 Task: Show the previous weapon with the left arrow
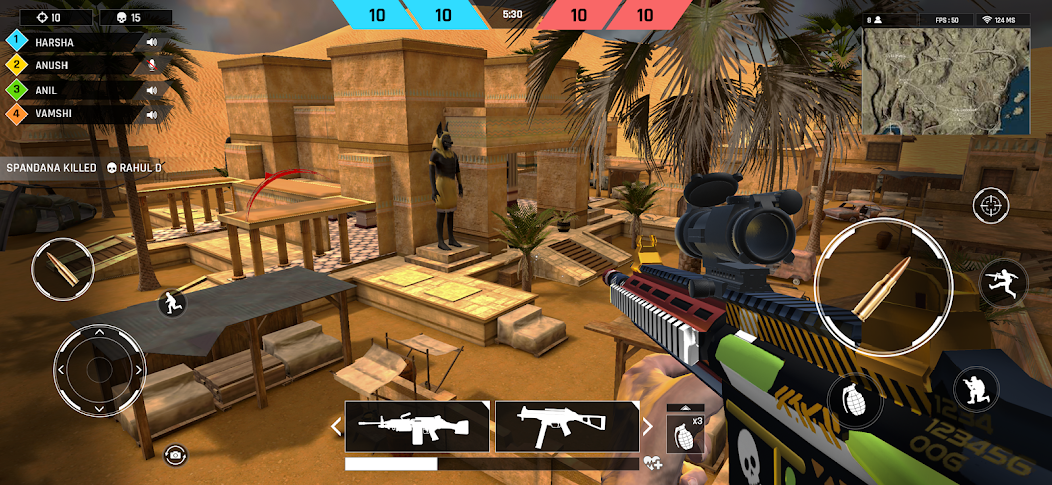point(337,427)
